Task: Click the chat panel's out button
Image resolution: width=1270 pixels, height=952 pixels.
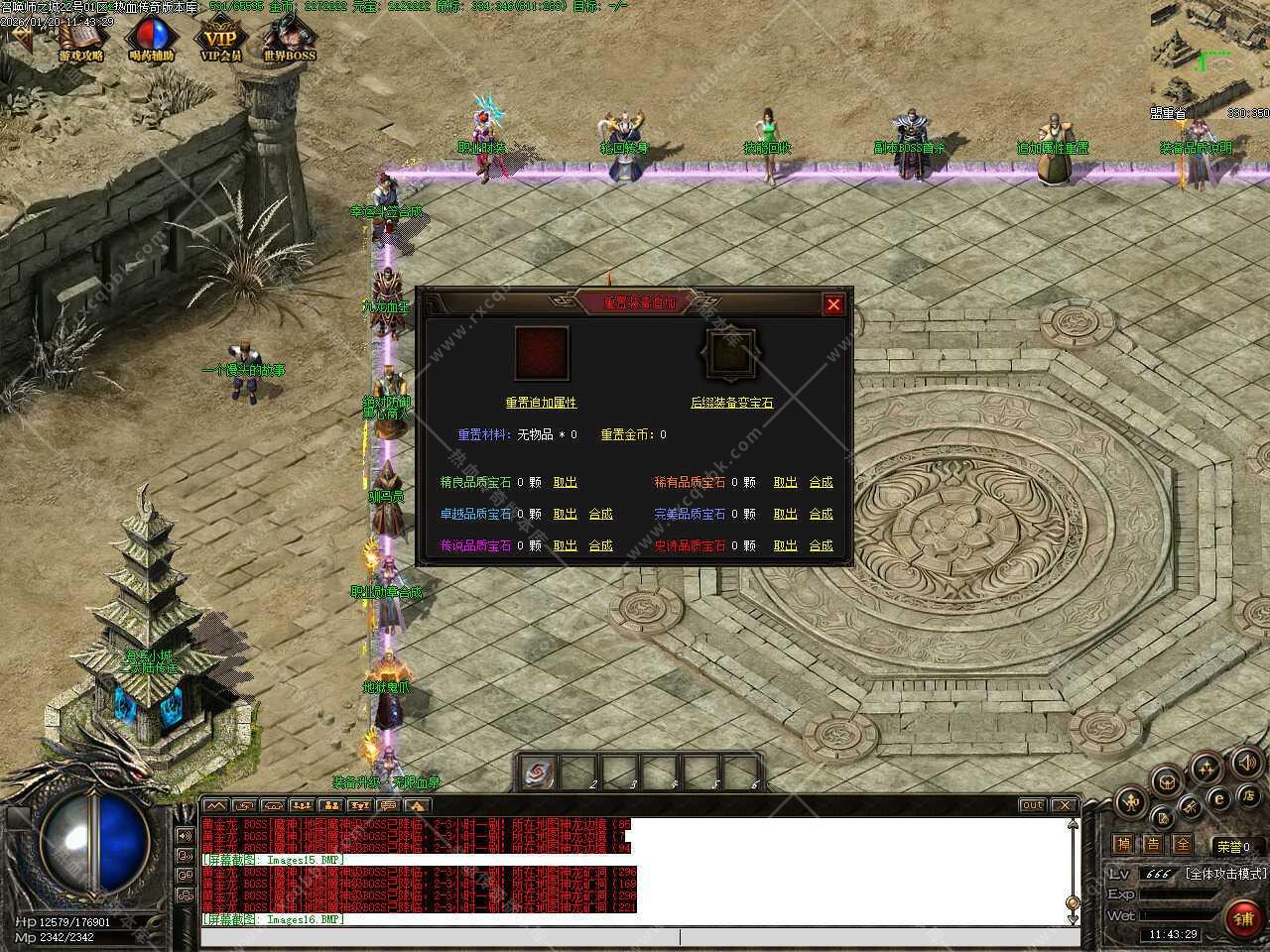Action: pyautogui.click(x=1032, y=805)
